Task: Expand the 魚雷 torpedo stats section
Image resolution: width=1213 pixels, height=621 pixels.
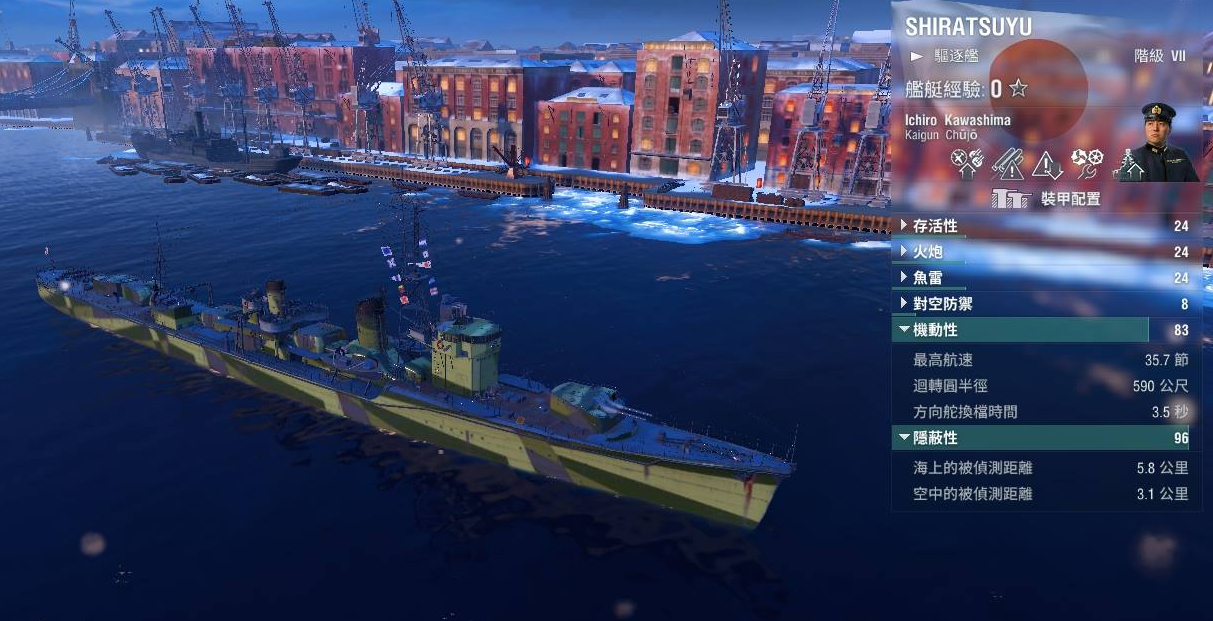Action: click(919, 278)
